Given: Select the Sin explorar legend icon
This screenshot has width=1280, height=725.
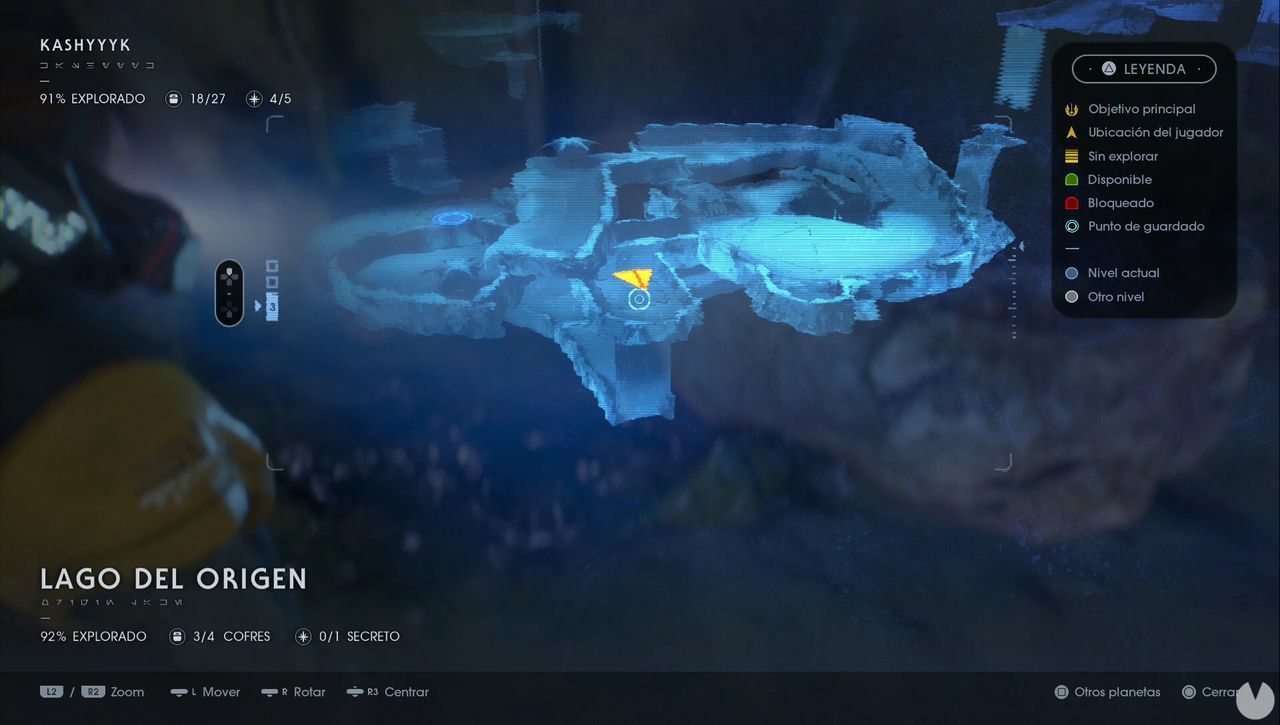Looking at the screenshot, I should click(x=1071, y=156).
